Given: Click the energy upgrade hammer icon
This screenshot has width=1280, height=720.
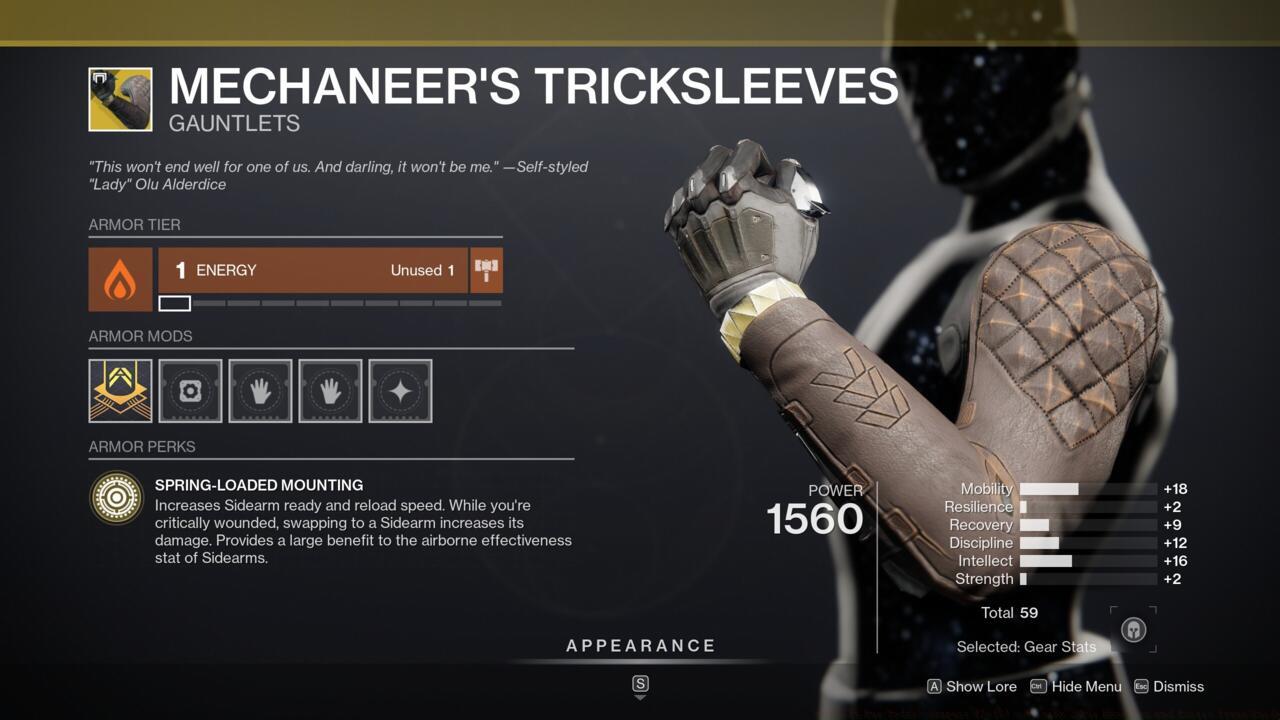Looking at the screenshot, I should [x=486, y=269].
